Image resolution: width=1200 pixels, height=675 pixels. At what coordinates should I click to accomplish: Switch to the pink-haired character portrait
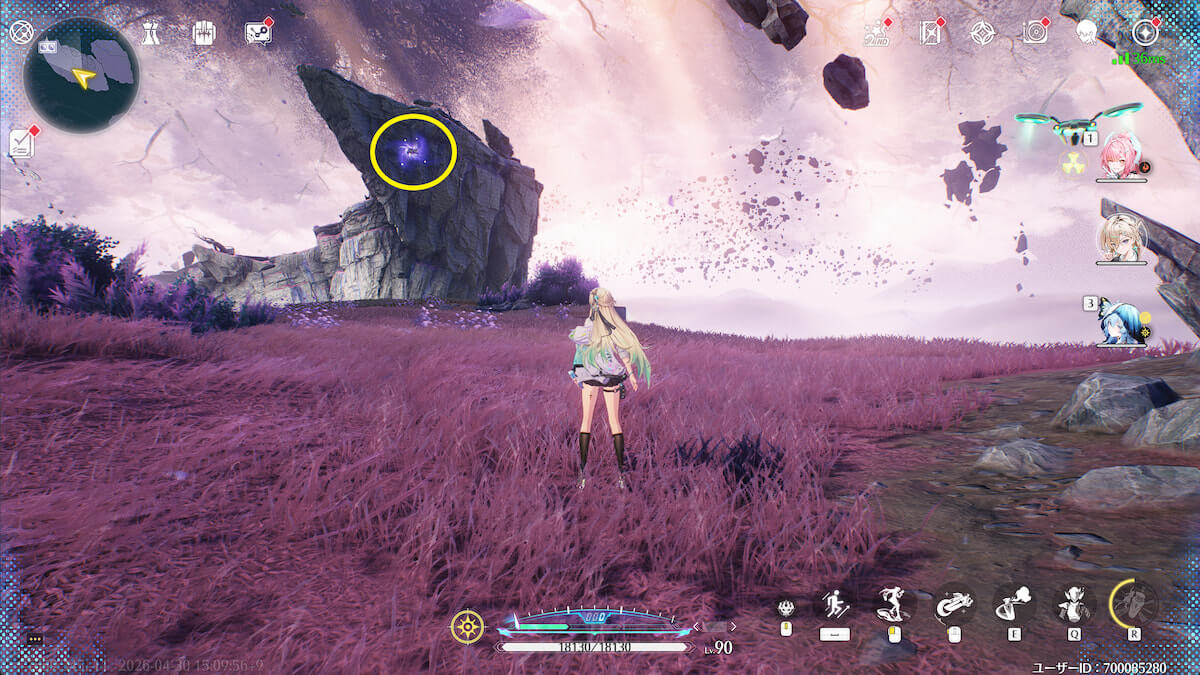[x=1121, y=156]
